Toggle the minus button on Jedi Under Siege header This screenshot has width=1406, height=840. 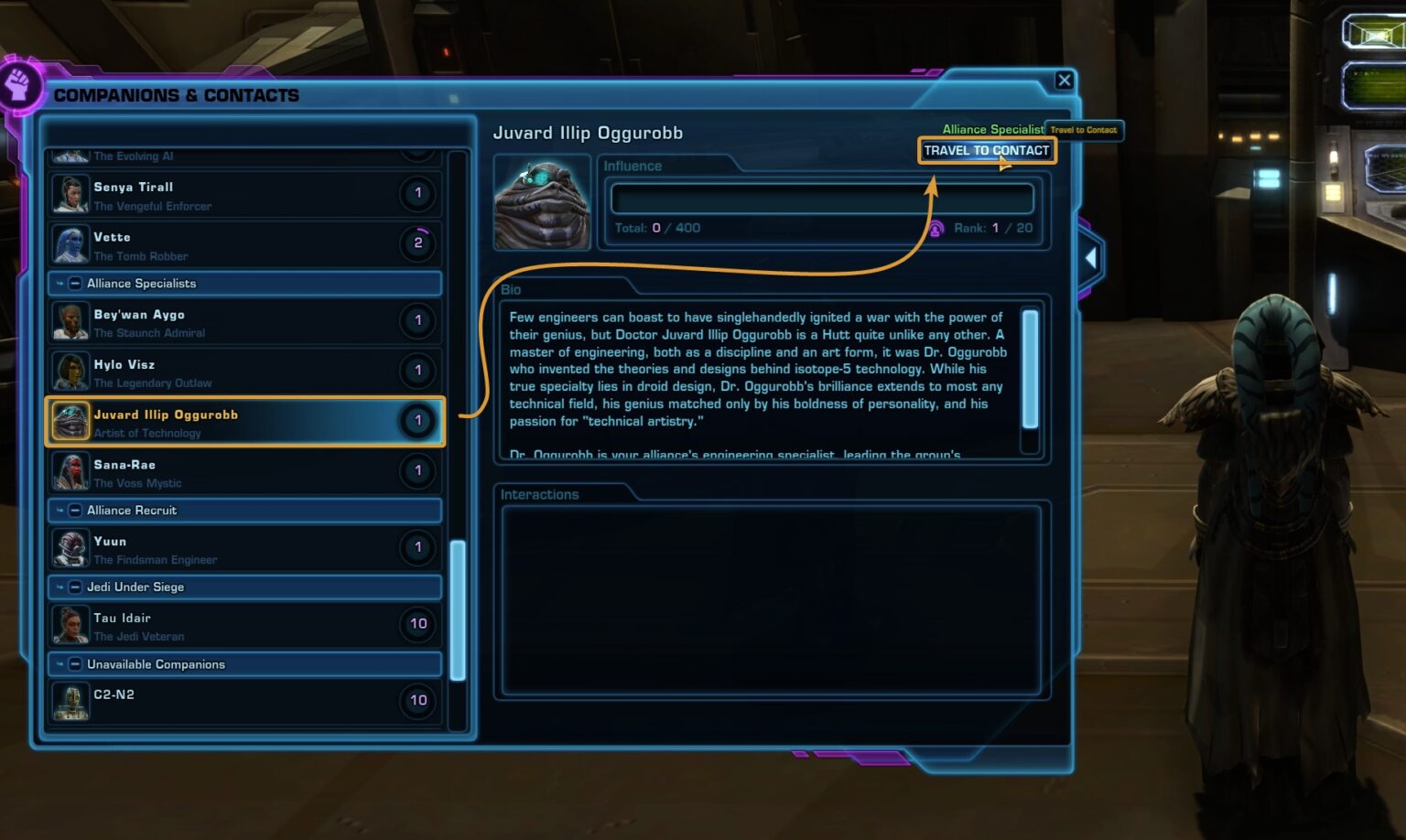pos(74,587)
